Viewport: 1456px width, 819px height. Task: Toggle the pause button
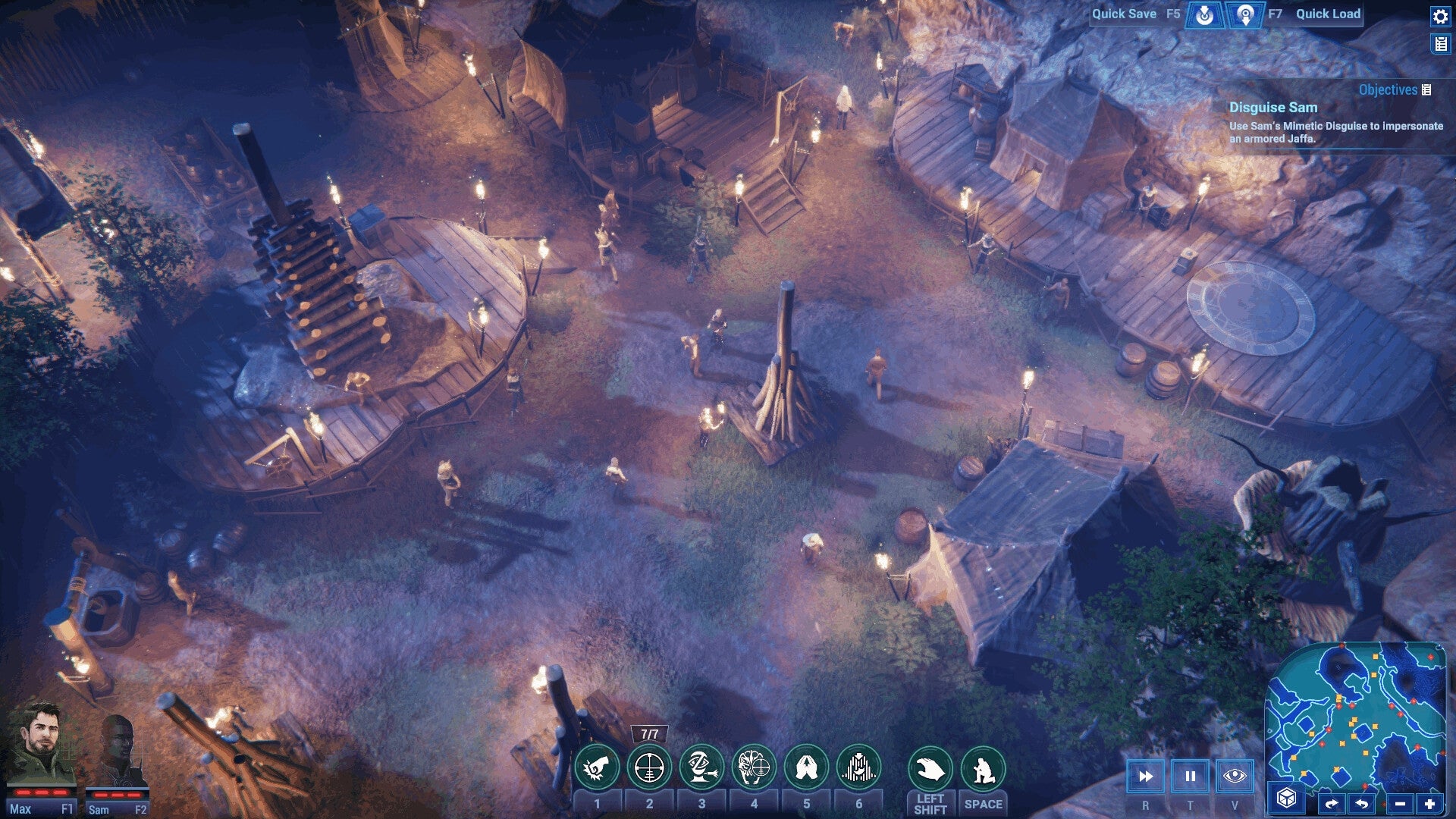click(x=1191, y=777)
